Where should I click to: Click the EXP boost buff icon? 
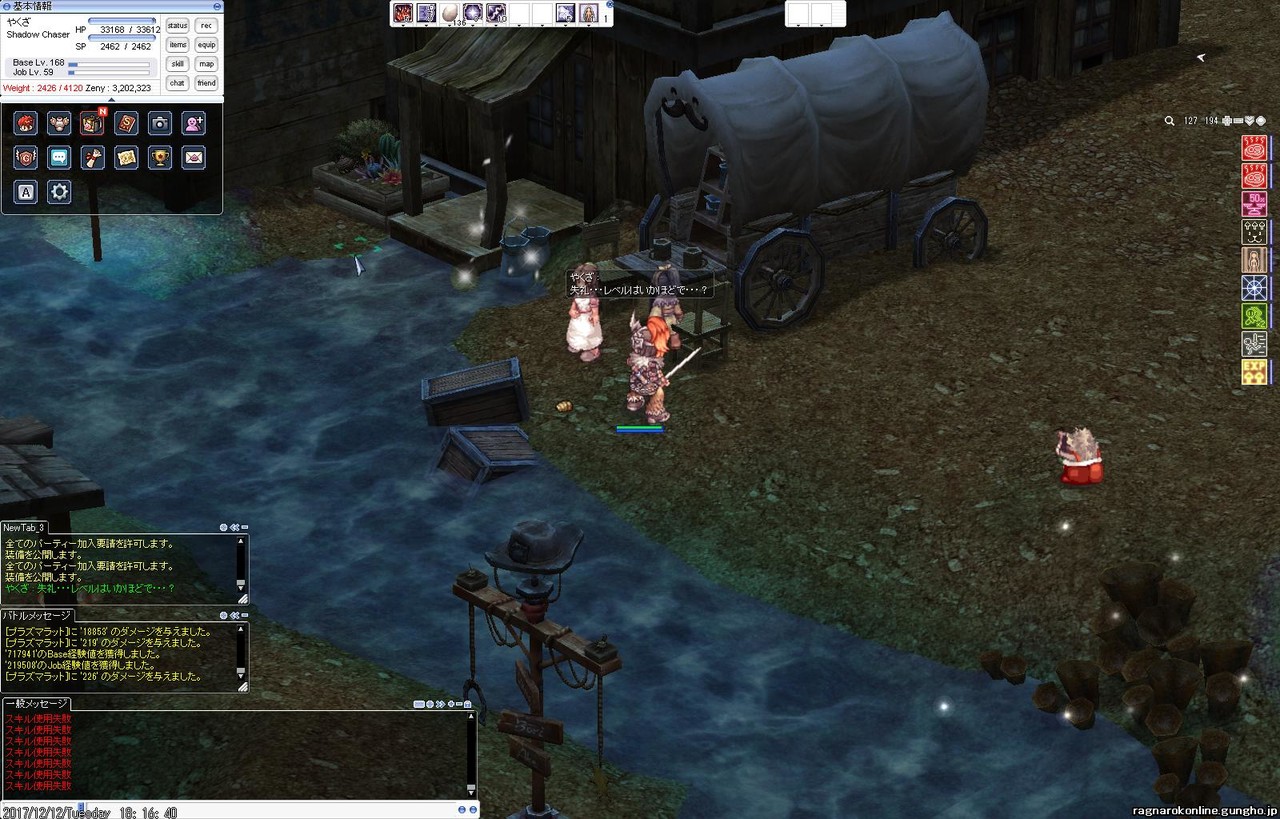1254,373
